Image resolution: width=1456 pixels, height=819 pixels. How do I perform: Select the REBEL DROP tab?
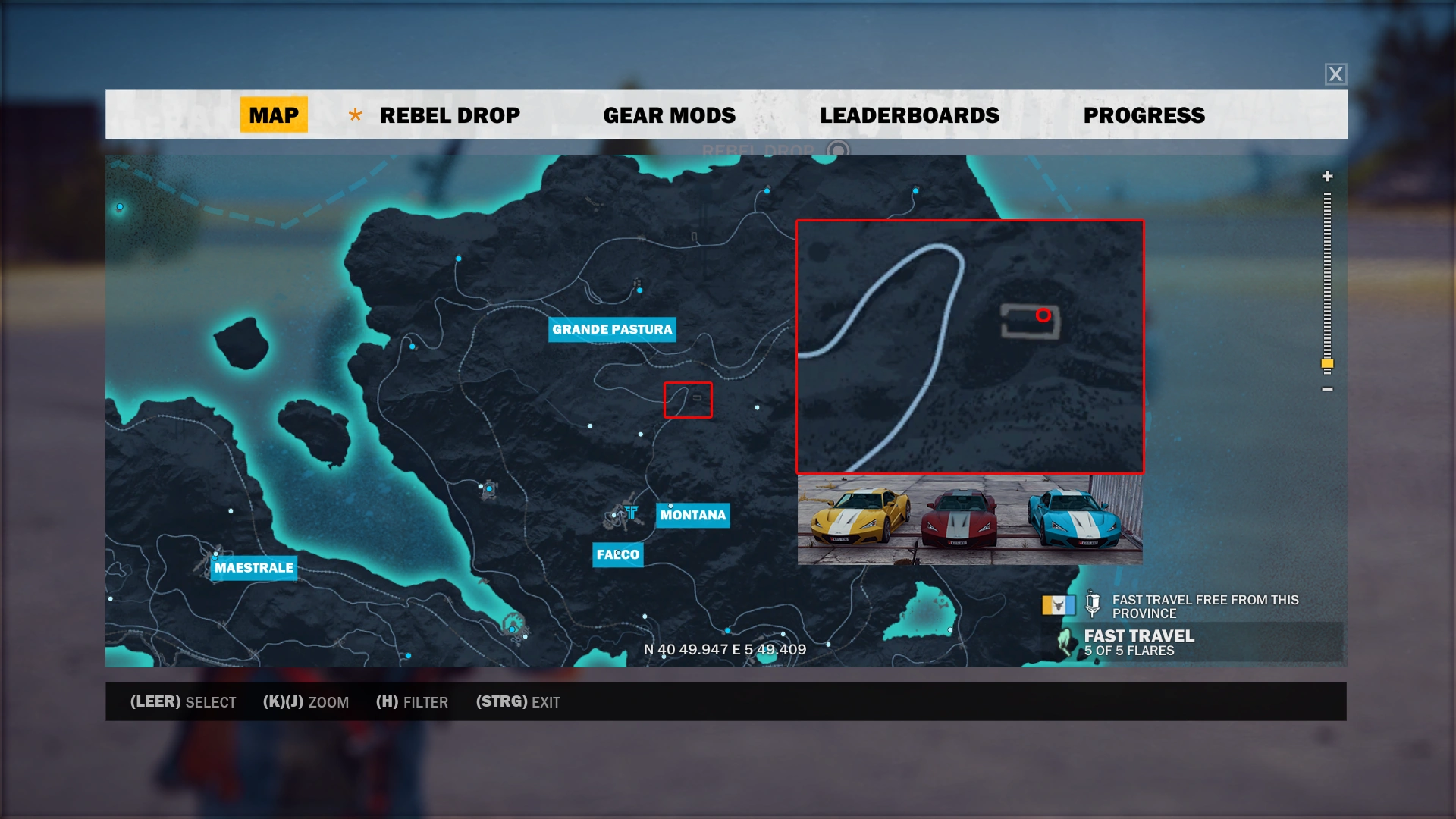coord(449,115)
